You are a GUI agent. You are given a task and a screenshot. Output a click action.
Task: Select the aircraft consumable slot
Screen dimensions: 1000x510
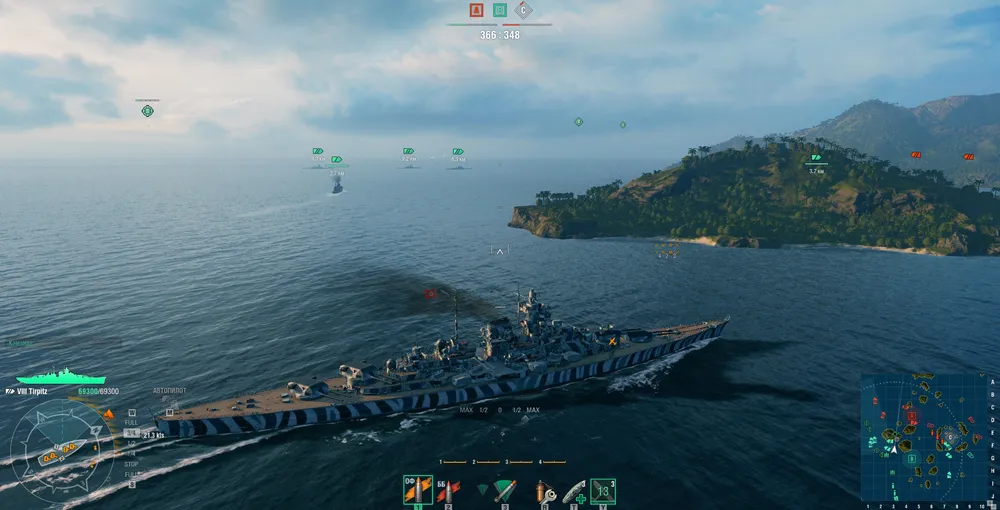point(603,490)
